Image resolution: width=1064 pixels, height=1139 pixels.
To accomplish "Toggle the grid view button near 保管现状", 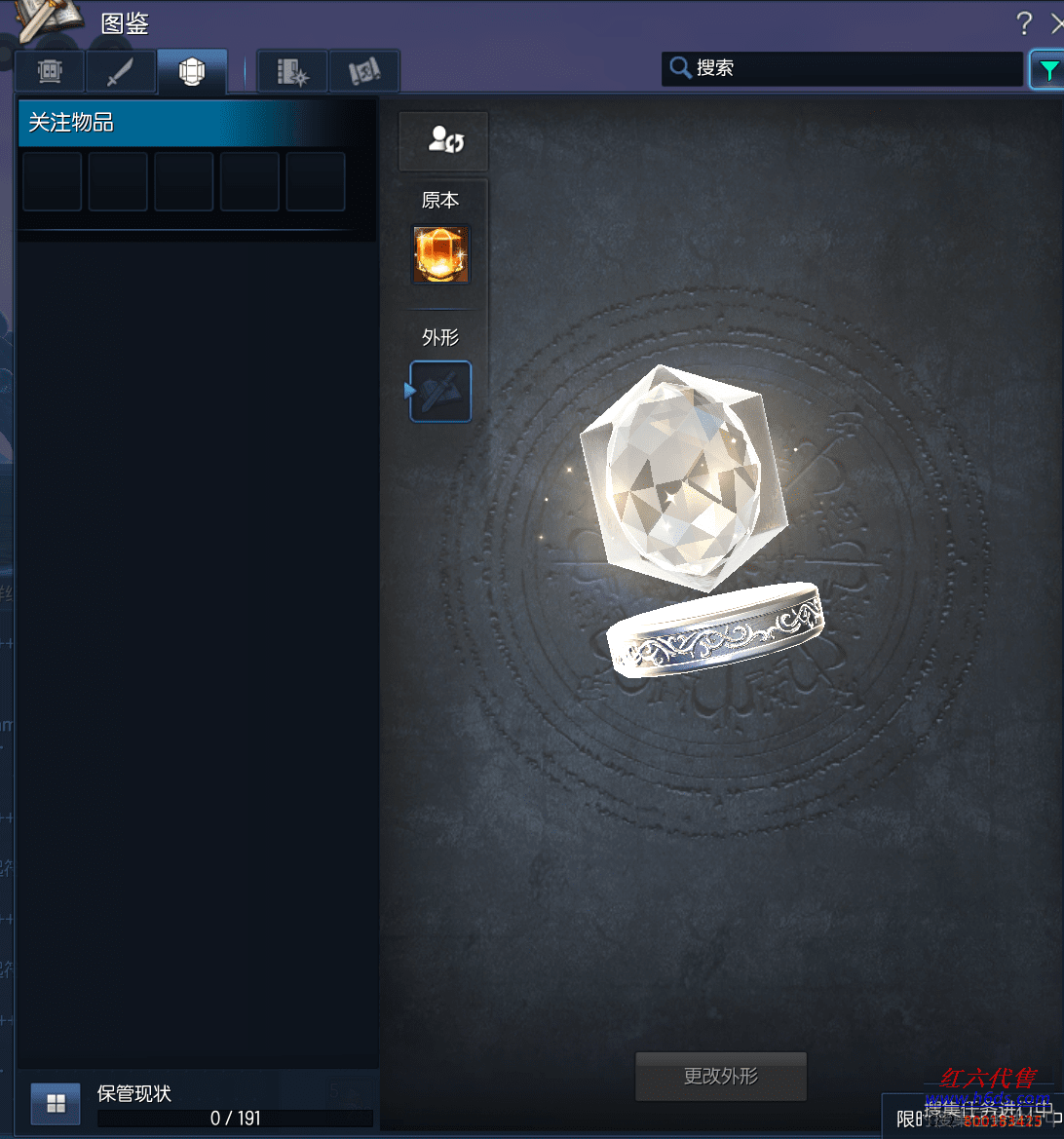I will [x=56, y=1103].
